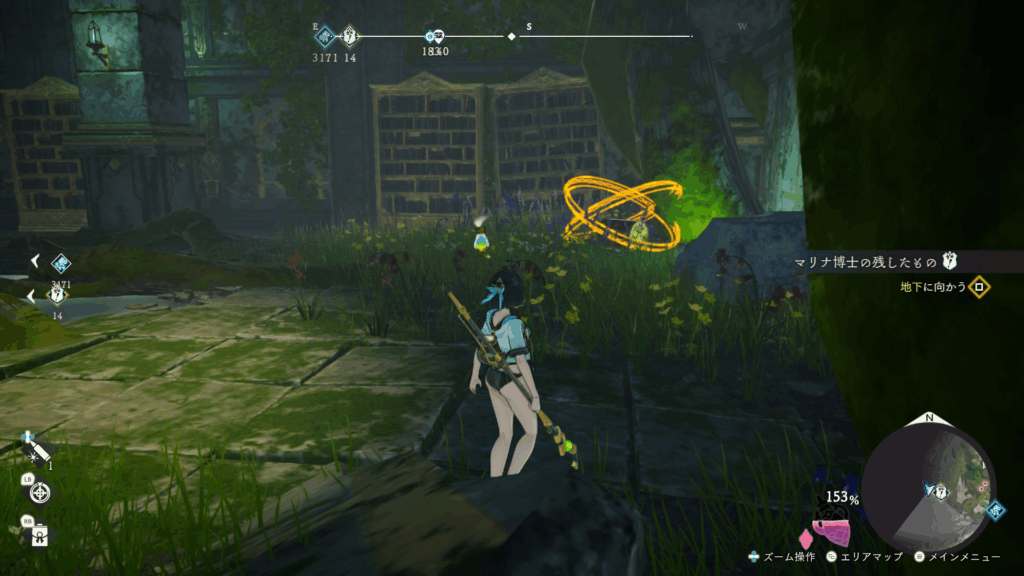This screenshot has height=576, width=1024.
Task: Open the circular minimap
Action: point(928,483)
